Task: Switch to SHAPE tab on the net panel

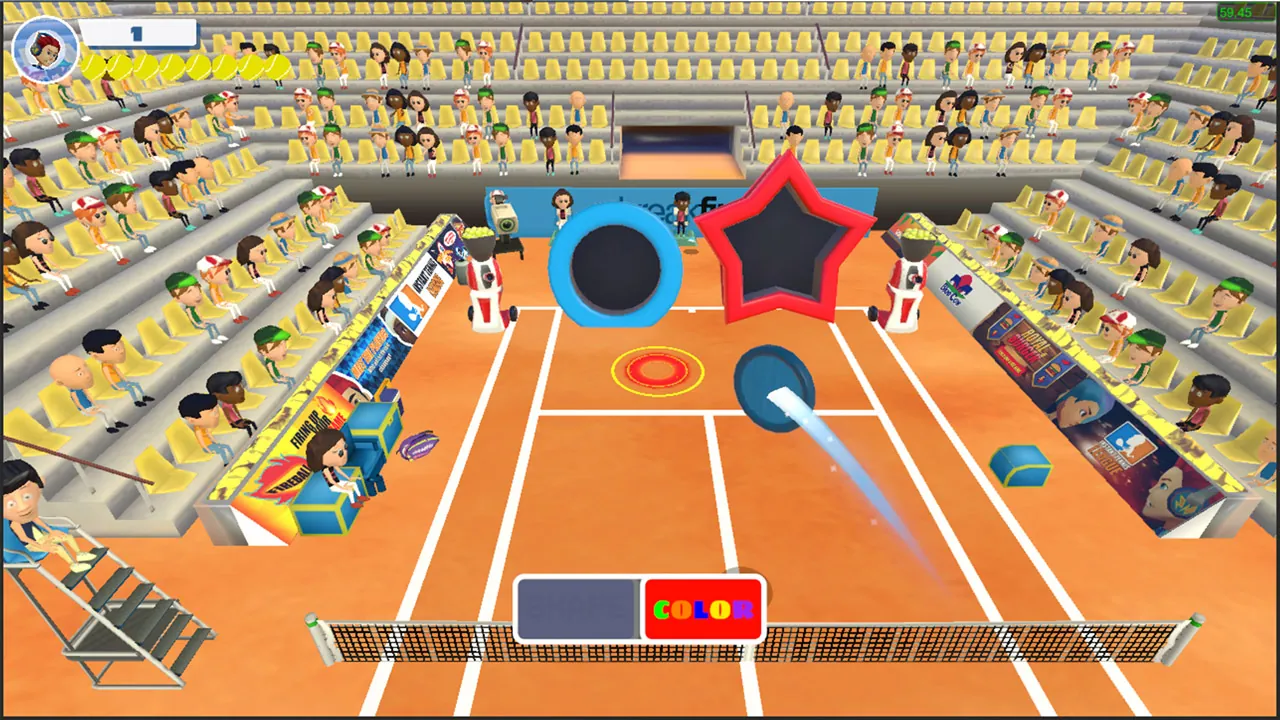Action: 578,607
